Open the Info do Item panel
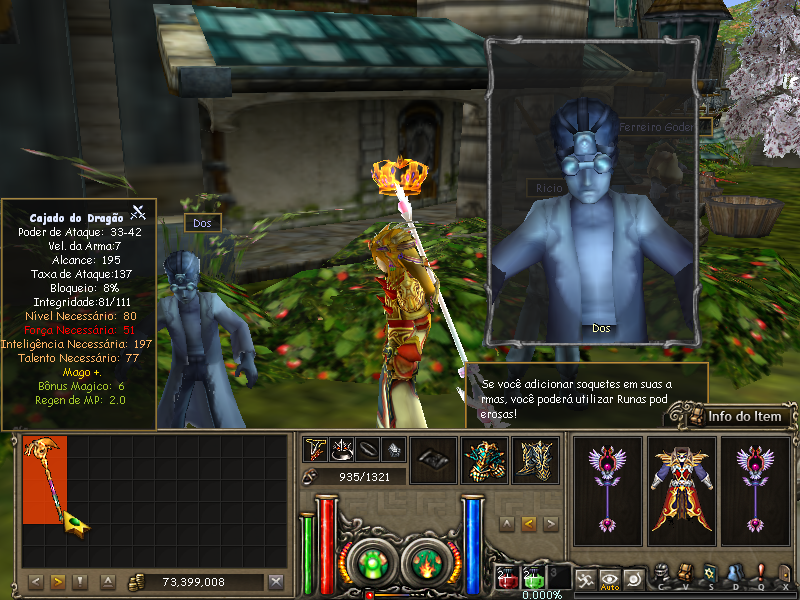The height and width of the screenshot is (600, 800). pos(735,416)
